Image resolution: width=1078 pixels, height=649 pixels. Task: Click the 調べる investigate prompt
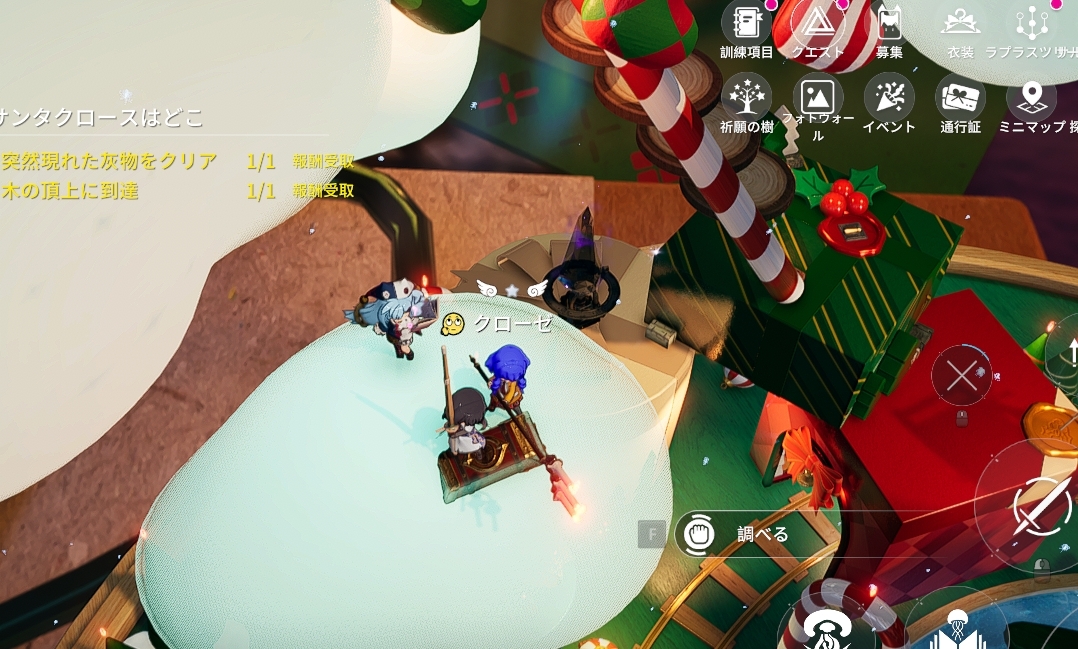(x=740, y=534)
